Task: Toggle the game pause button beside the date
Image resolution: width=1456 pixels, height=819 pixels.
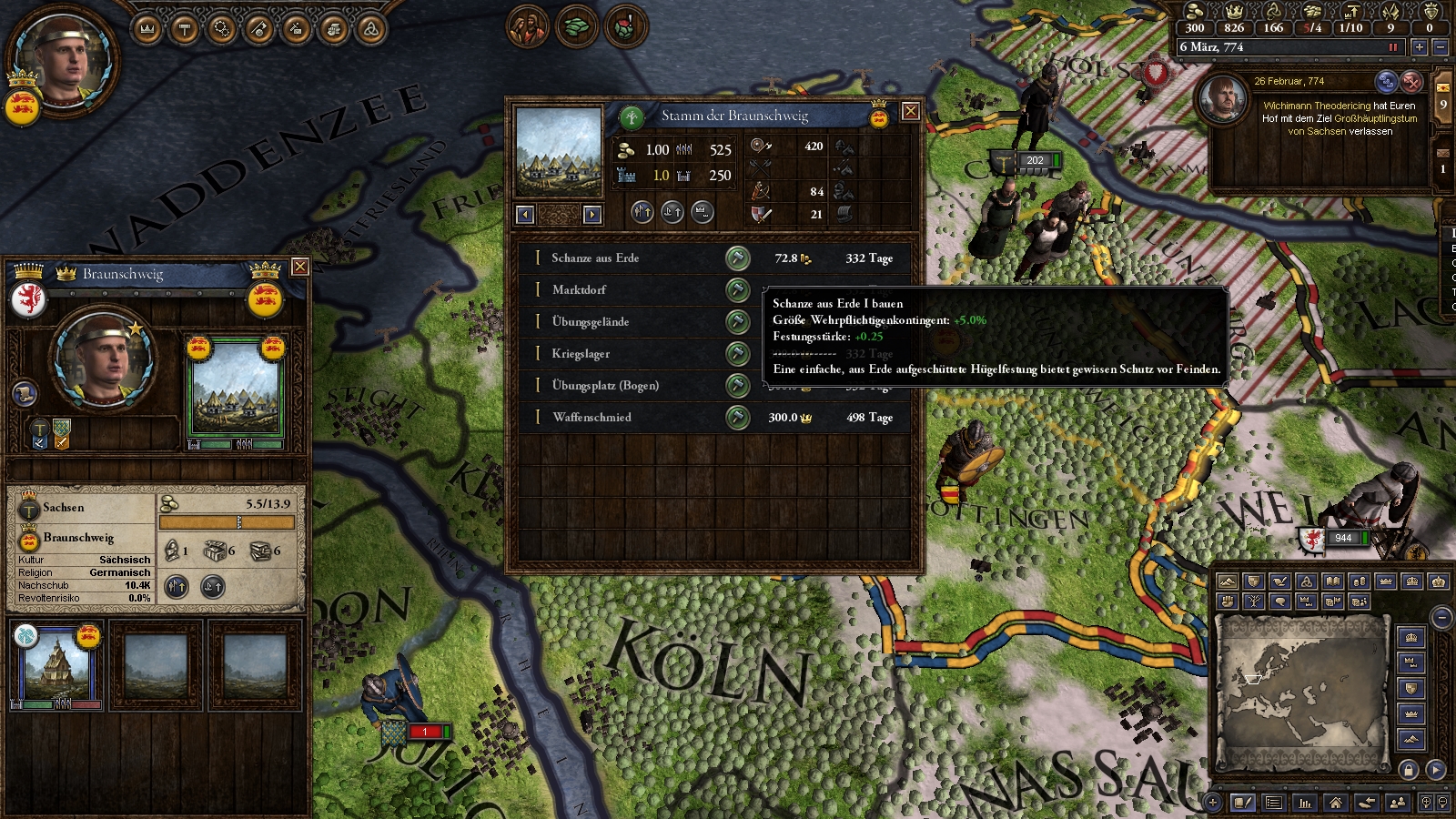Action: (1392, 47)
